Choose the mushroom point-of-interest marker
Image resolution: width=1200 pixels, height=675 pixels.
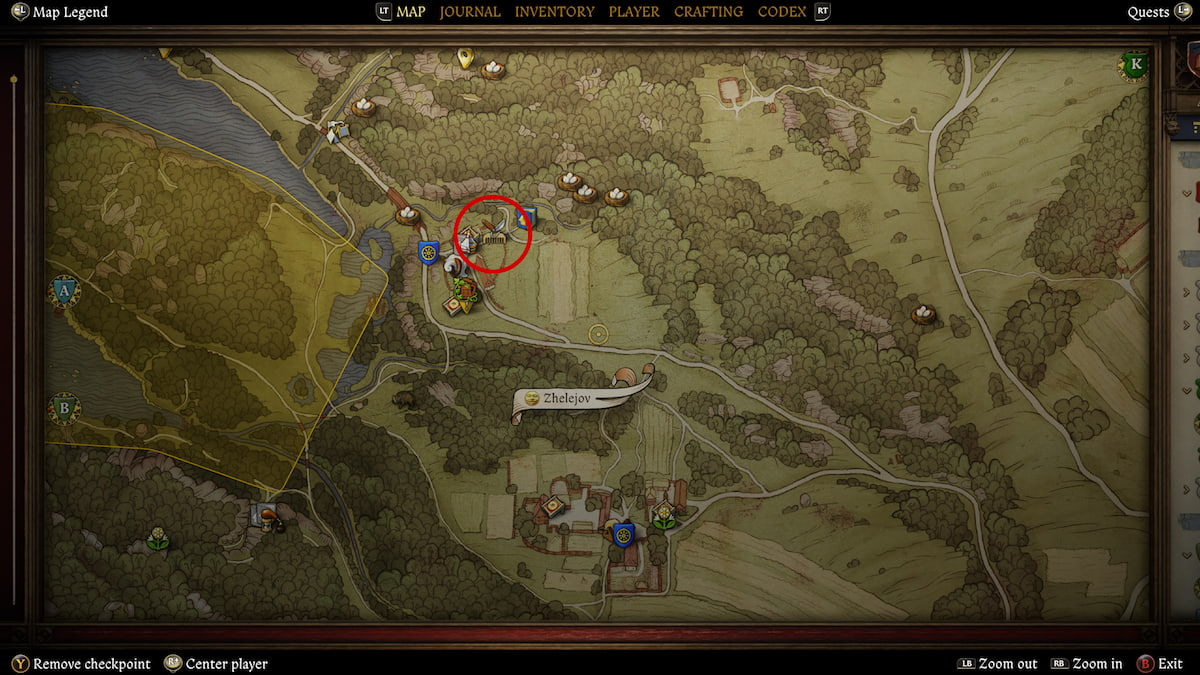[268, 514]
